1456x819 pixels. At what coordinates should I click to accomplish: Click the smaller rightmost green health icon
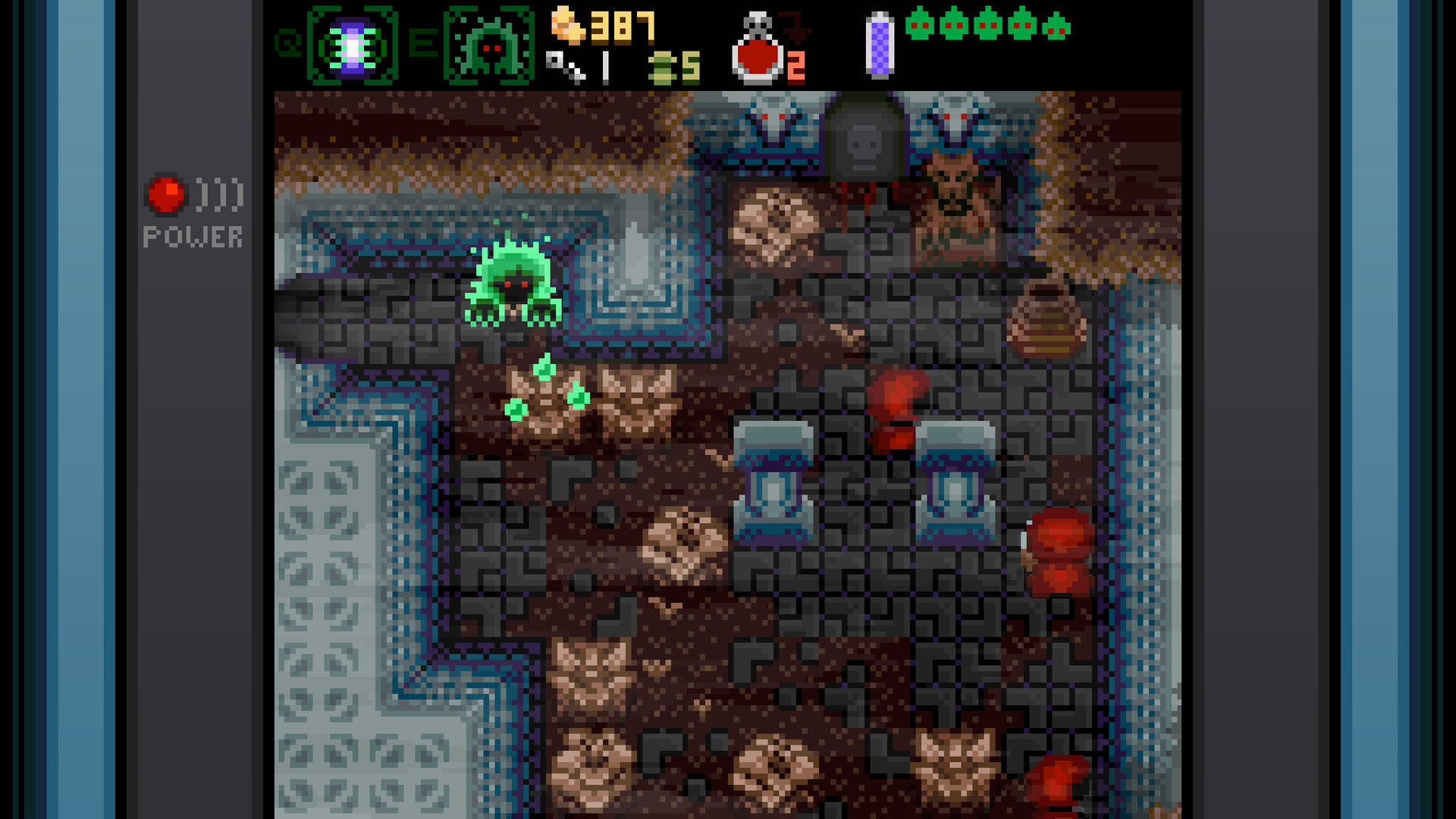1055,29
